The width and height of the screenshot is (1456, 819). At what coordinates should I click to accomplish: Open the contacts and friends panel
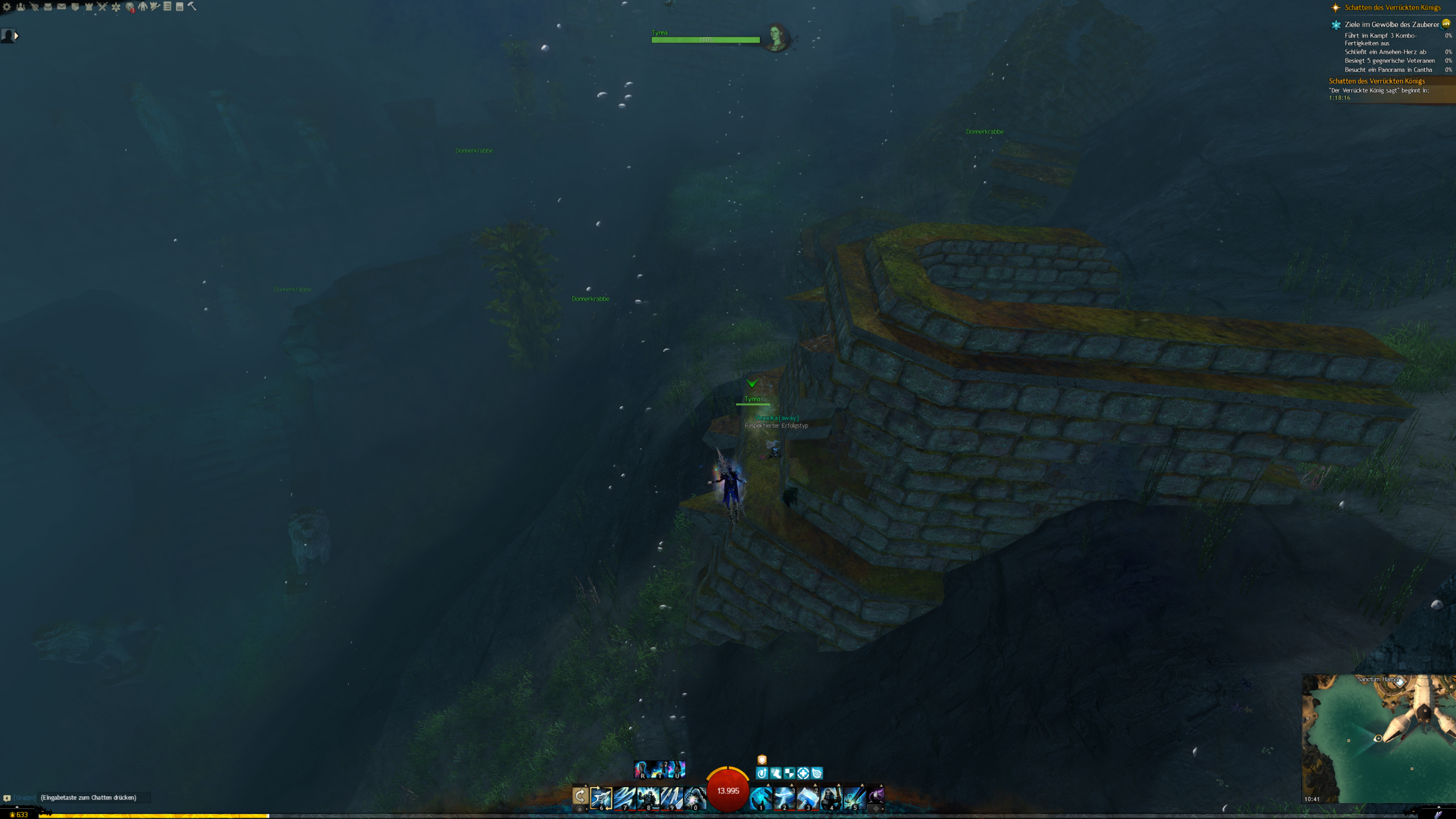click(20, 7)
